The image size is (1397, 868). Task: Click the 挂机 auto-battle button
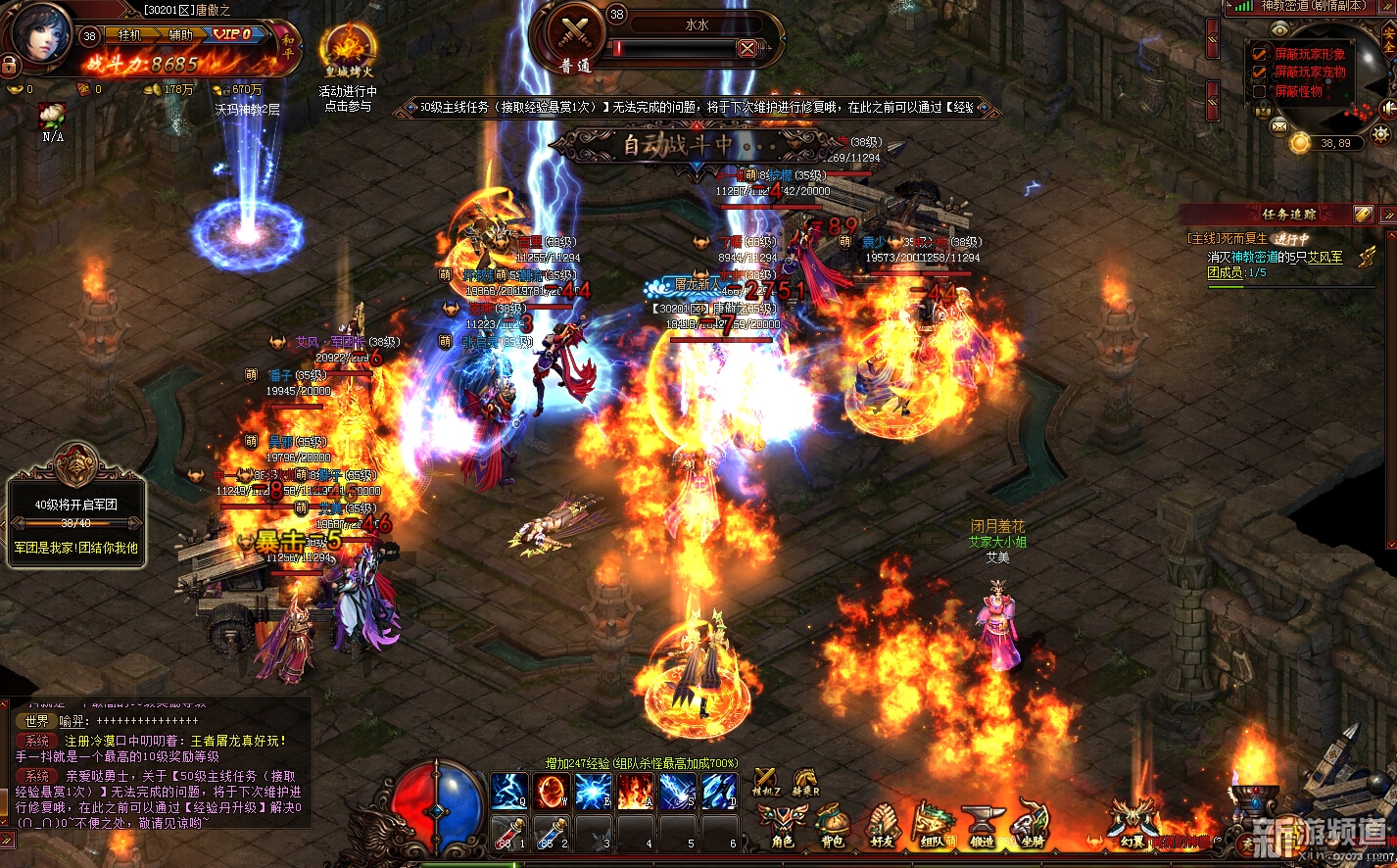[129, 34]
